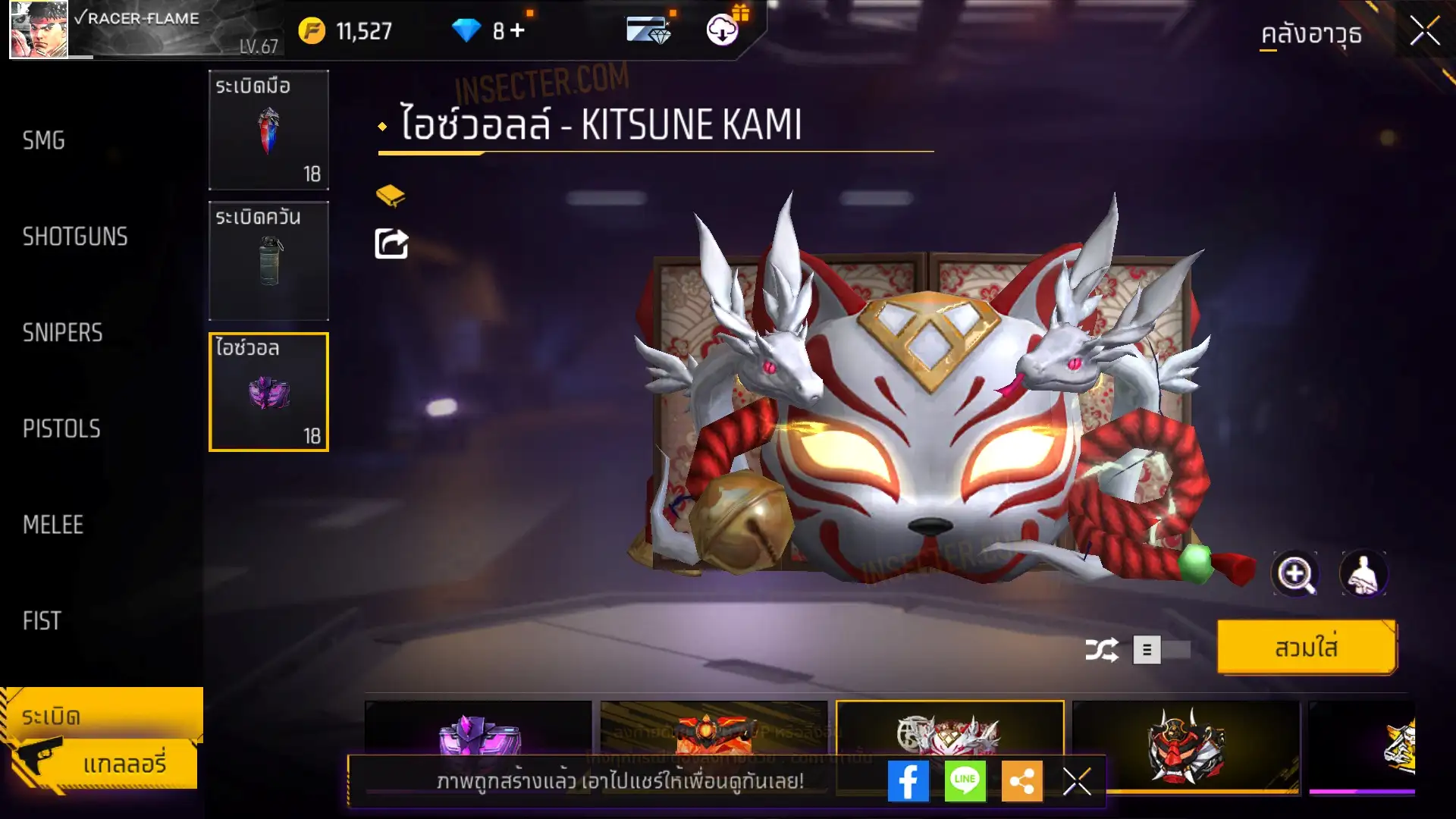Select the SNIPERS category

click(62, 333)
